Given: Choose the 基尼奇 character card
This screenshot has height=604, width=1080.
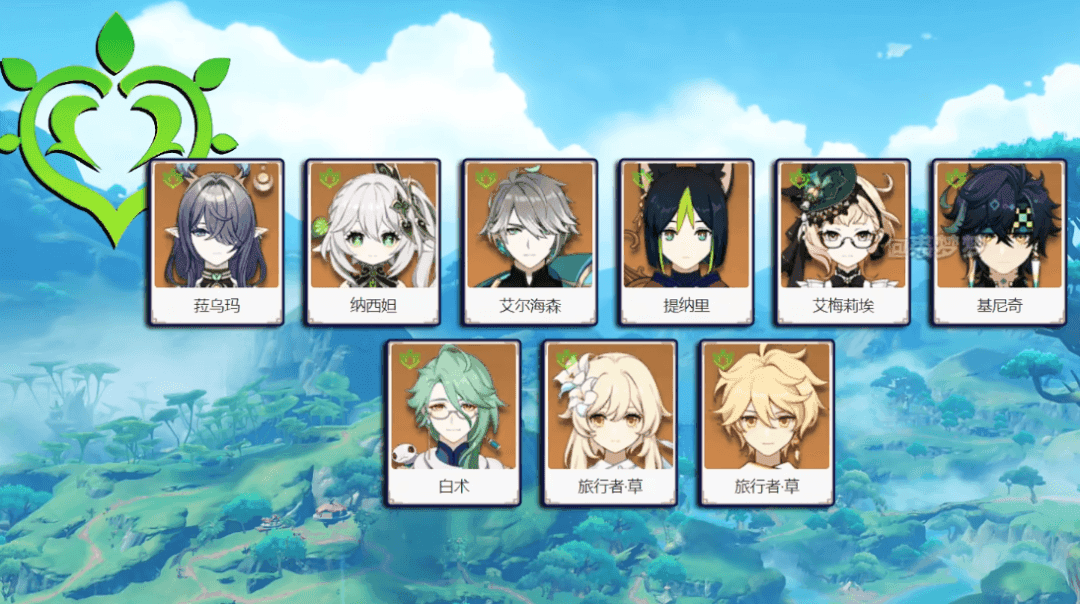Looking at the screenshot, I should click(999, 242).
